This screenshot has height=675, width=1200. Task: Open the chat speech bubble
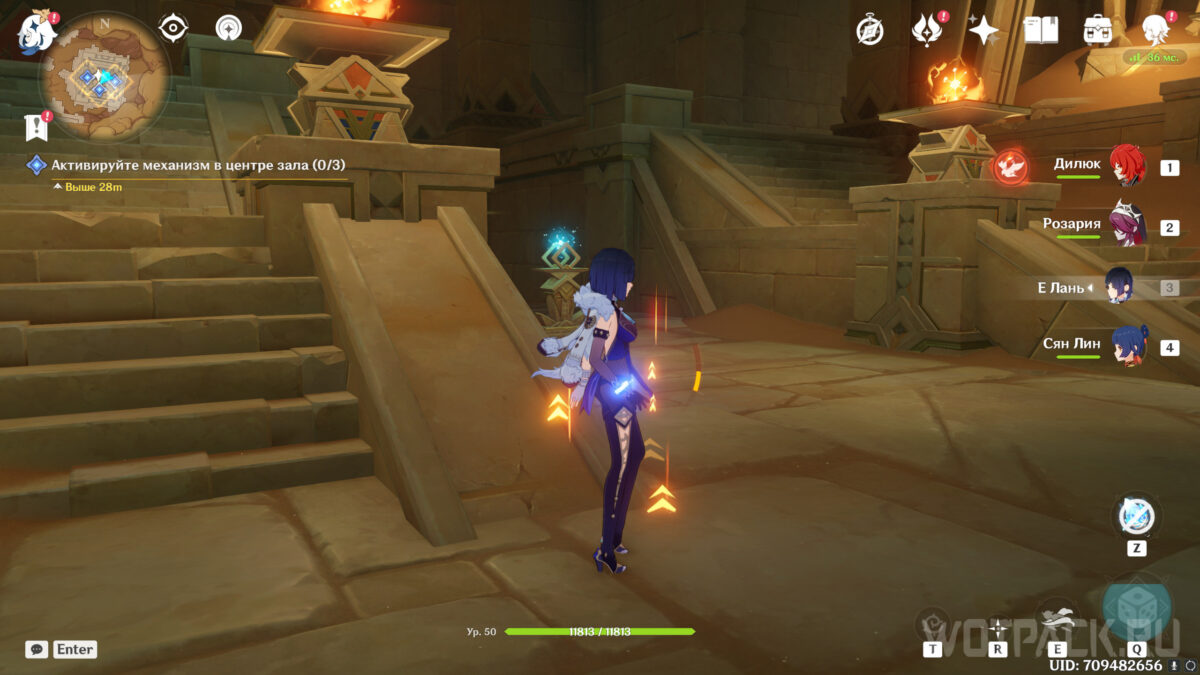pyautogui.click(x=36, y=649)
